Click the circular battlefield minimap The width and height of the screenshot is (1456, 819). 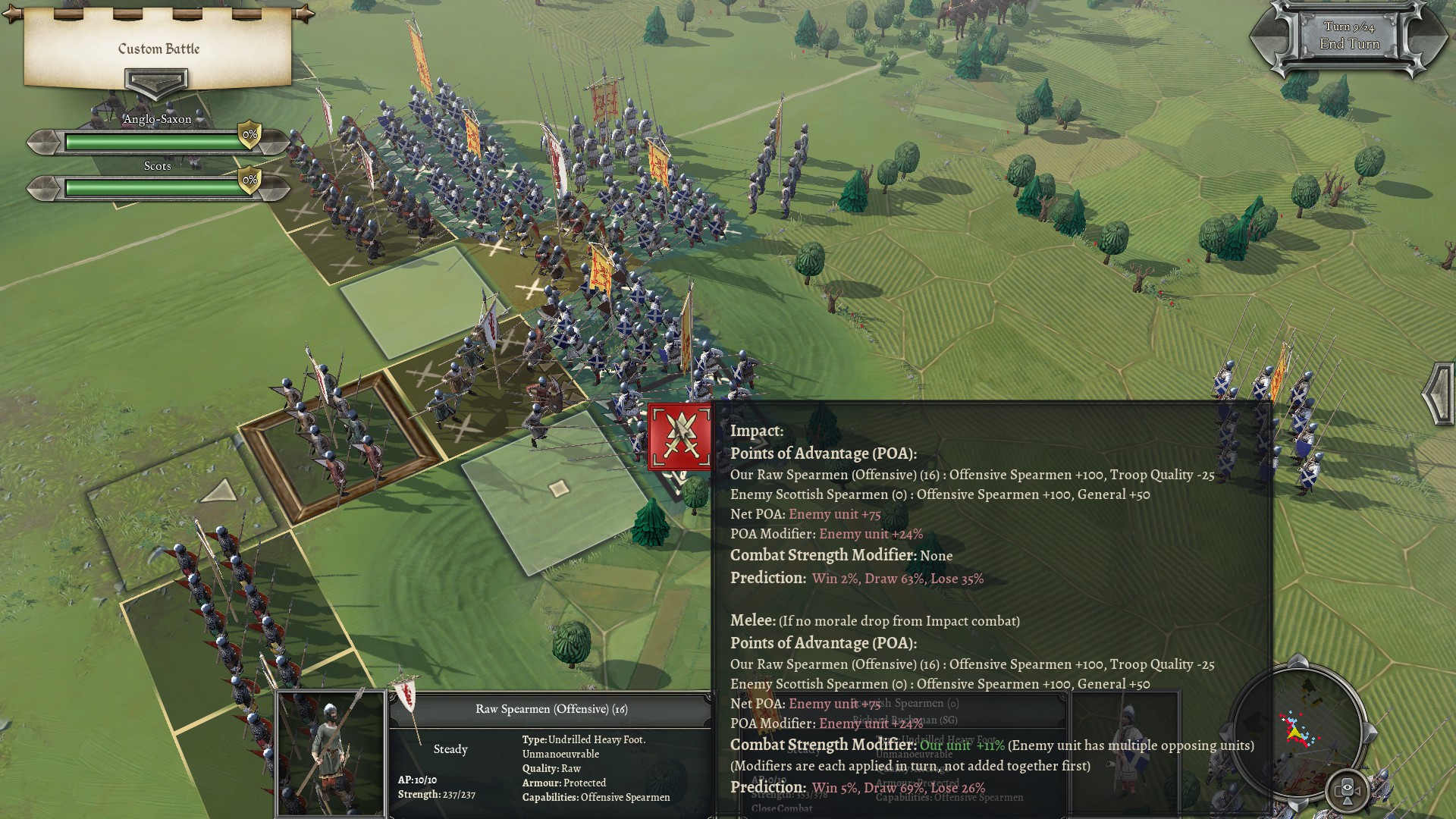1298,729
